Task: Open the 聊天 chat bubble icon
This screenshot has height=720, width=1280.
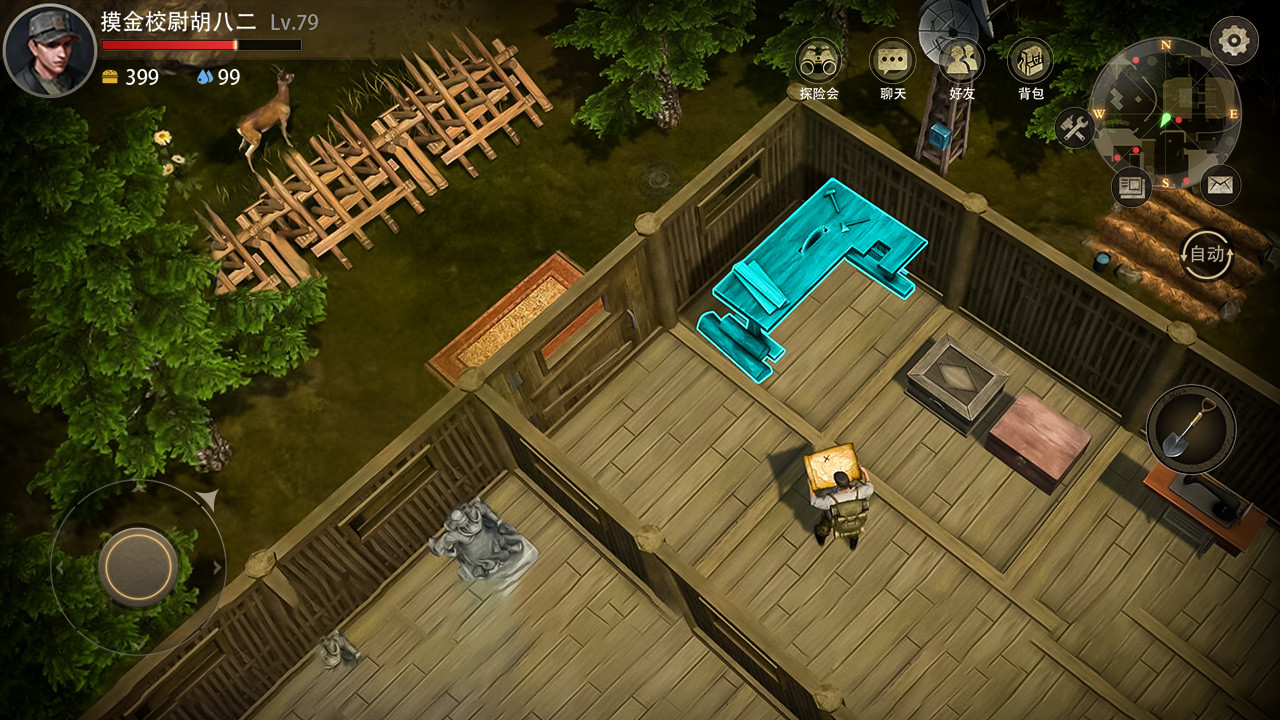Action: pos(890,60)
